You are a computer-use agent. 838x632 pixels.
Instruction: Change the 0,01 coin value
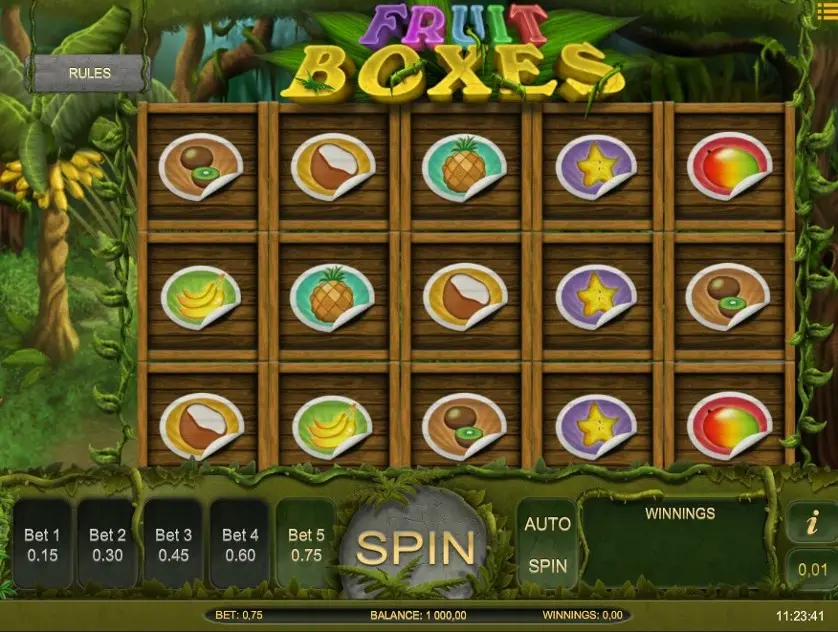click(811, 569)
